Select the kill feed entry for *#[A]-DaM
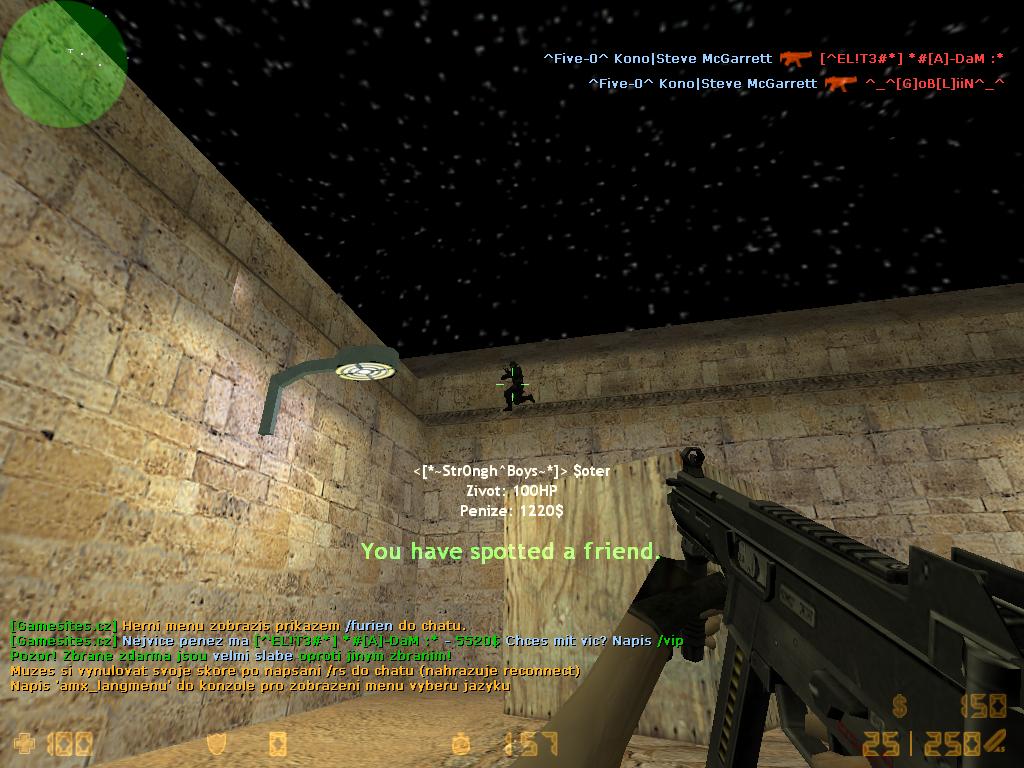The image size is (1024, 768). [x=773, y=59]
